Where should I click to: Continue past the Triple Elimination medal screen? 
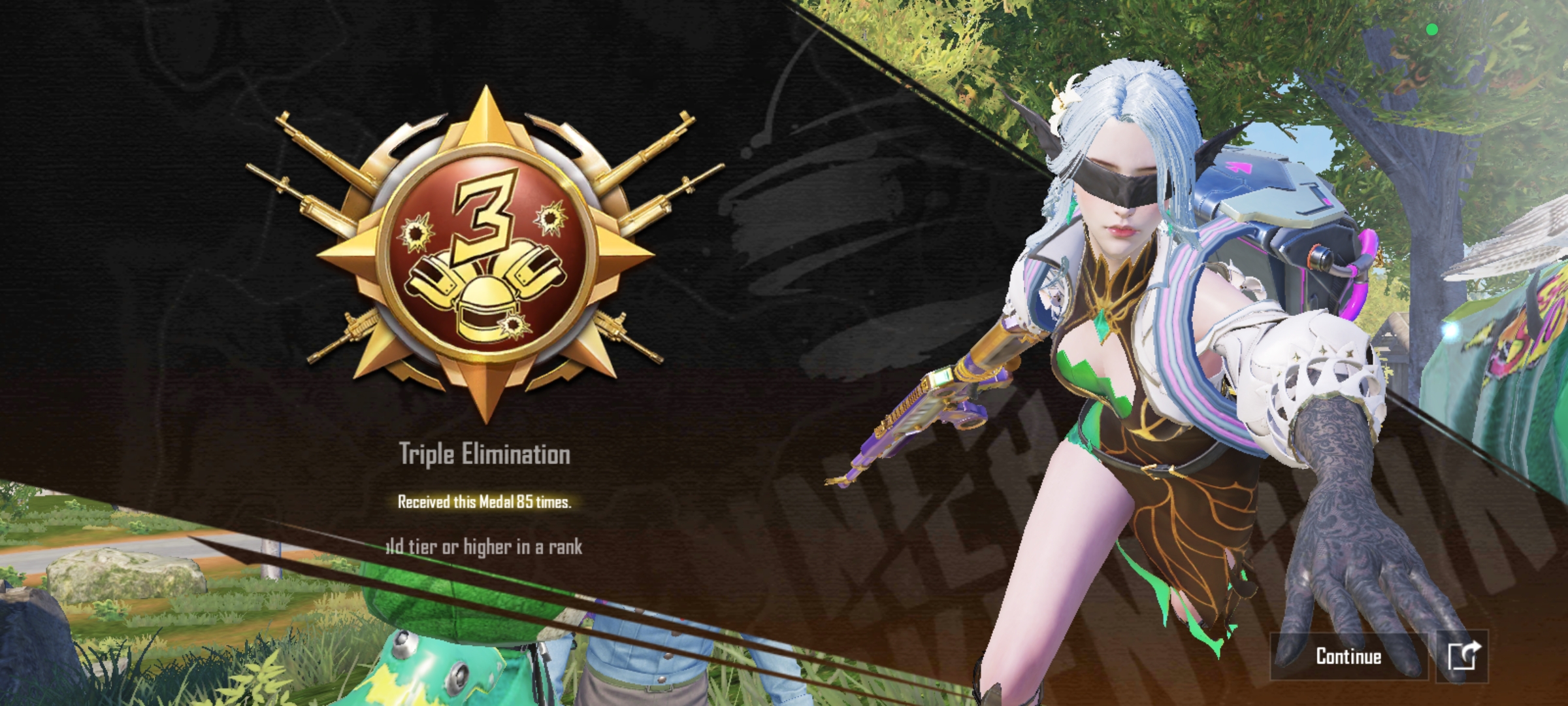[x=1348, y=656]
